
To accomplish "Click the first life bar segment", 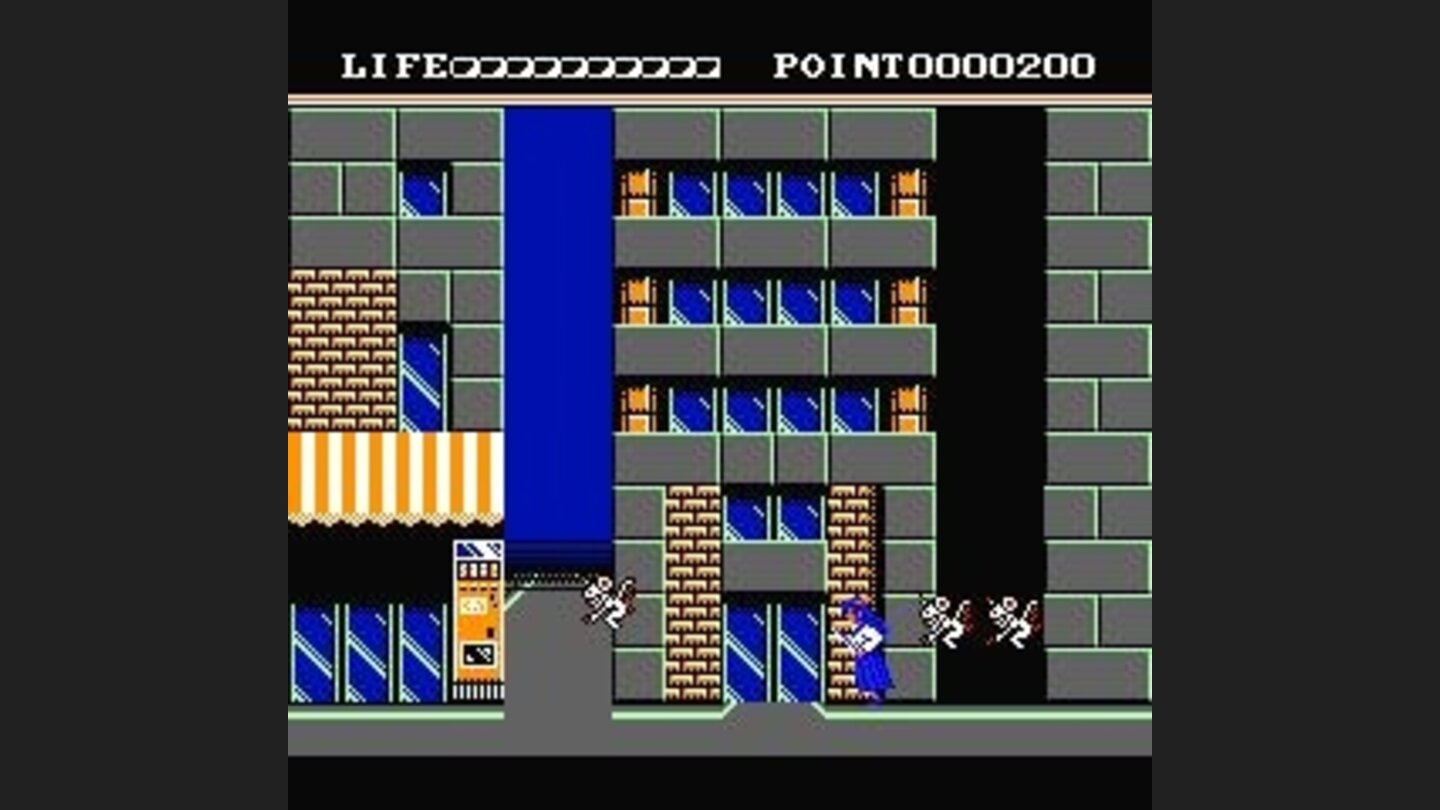I will (463, 65).
